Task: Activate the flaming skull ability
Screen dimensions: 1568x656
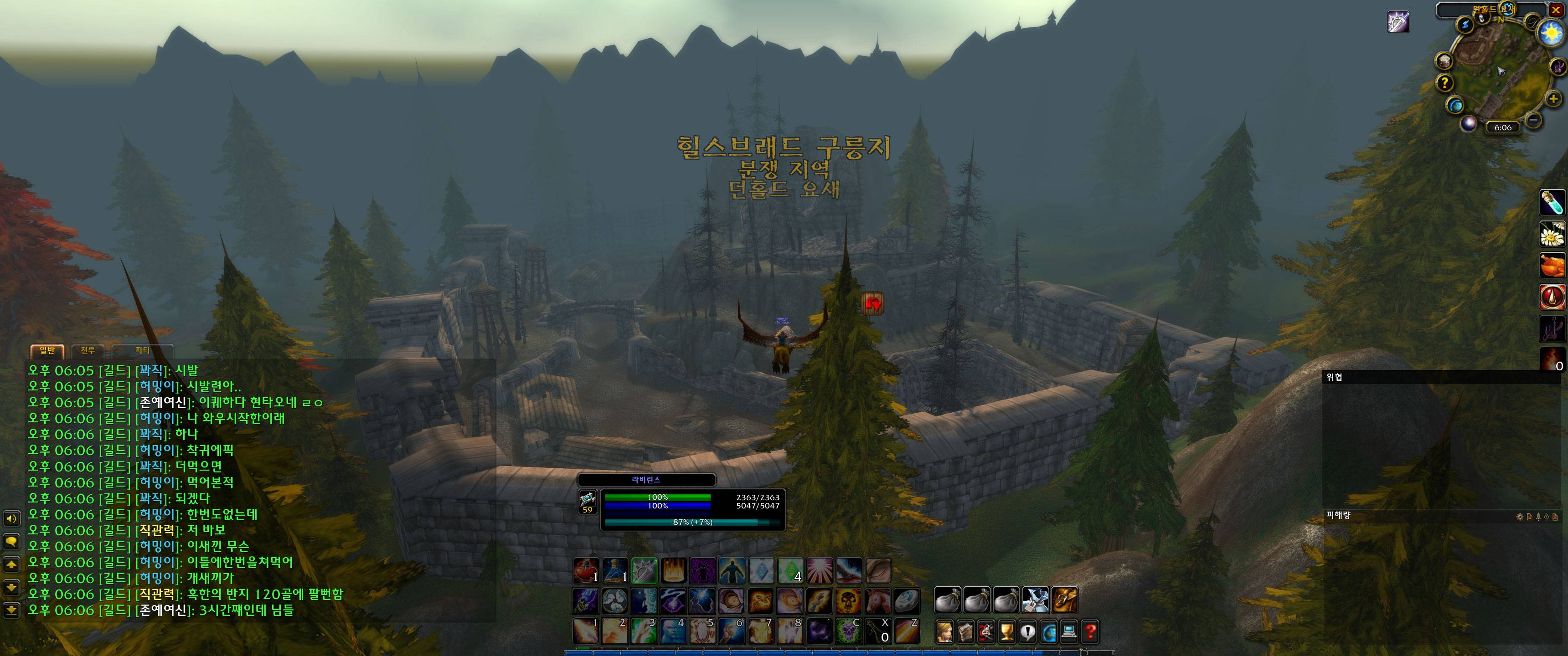Action: click(848, 600)
